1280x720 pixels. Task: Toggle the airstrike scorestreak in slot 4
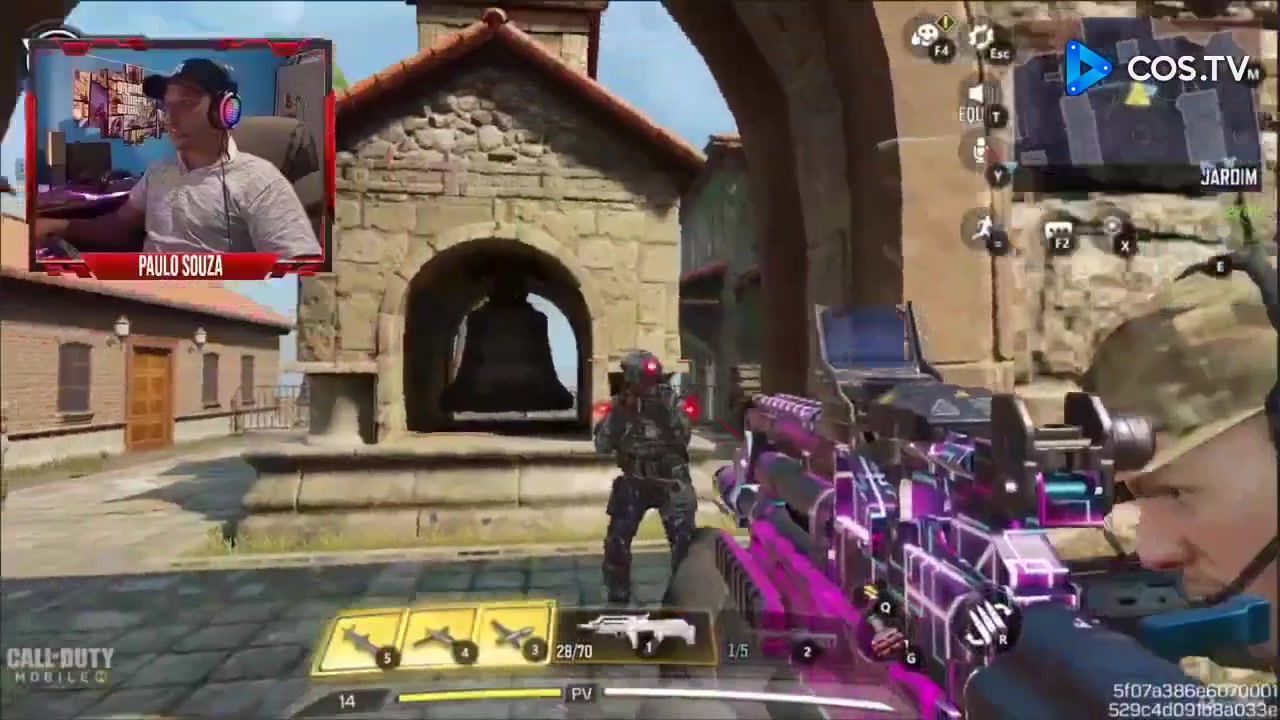(x=442, y=635)
